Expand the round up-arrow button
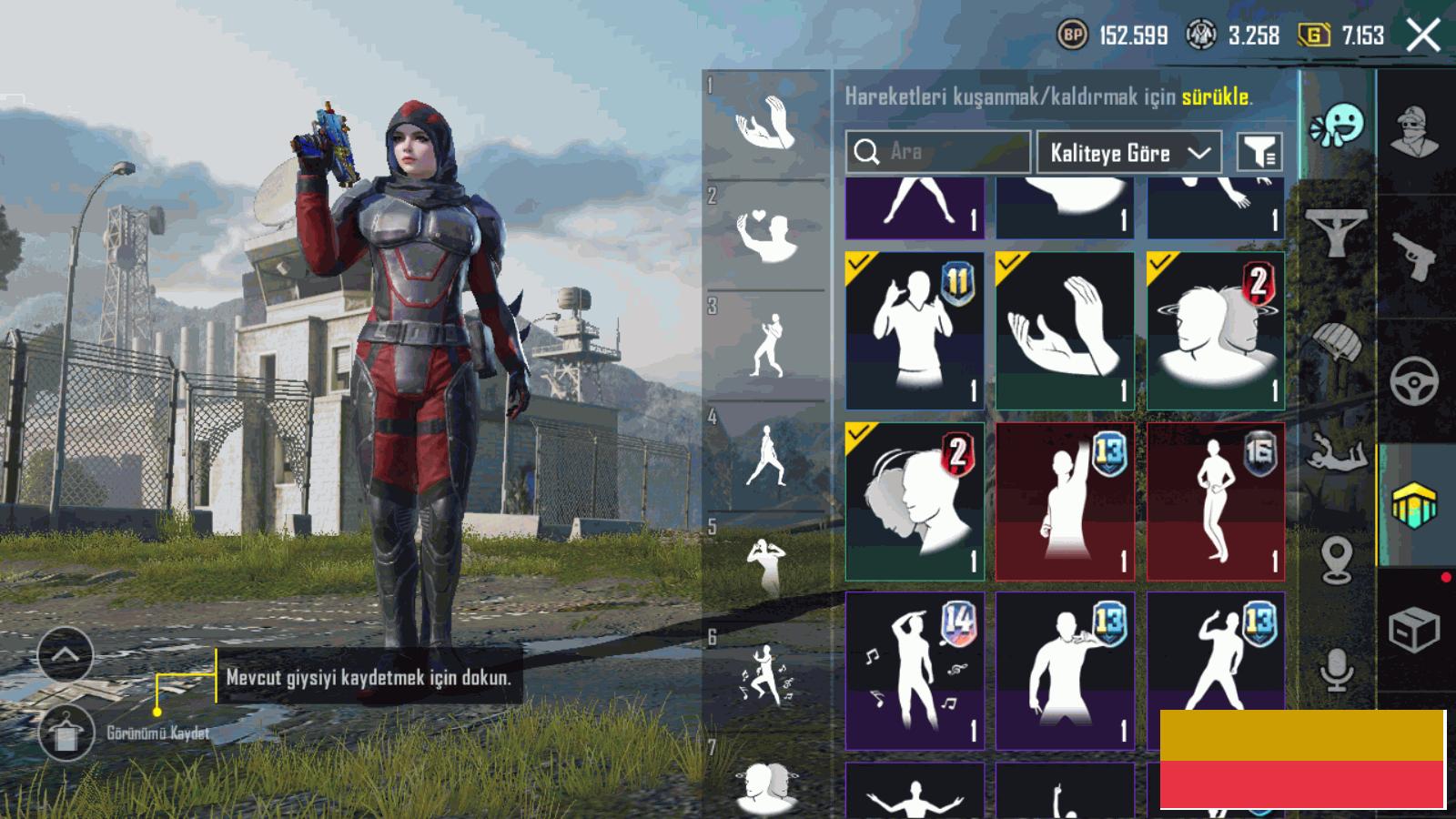The image size is (1456, 819). (66, 654)
